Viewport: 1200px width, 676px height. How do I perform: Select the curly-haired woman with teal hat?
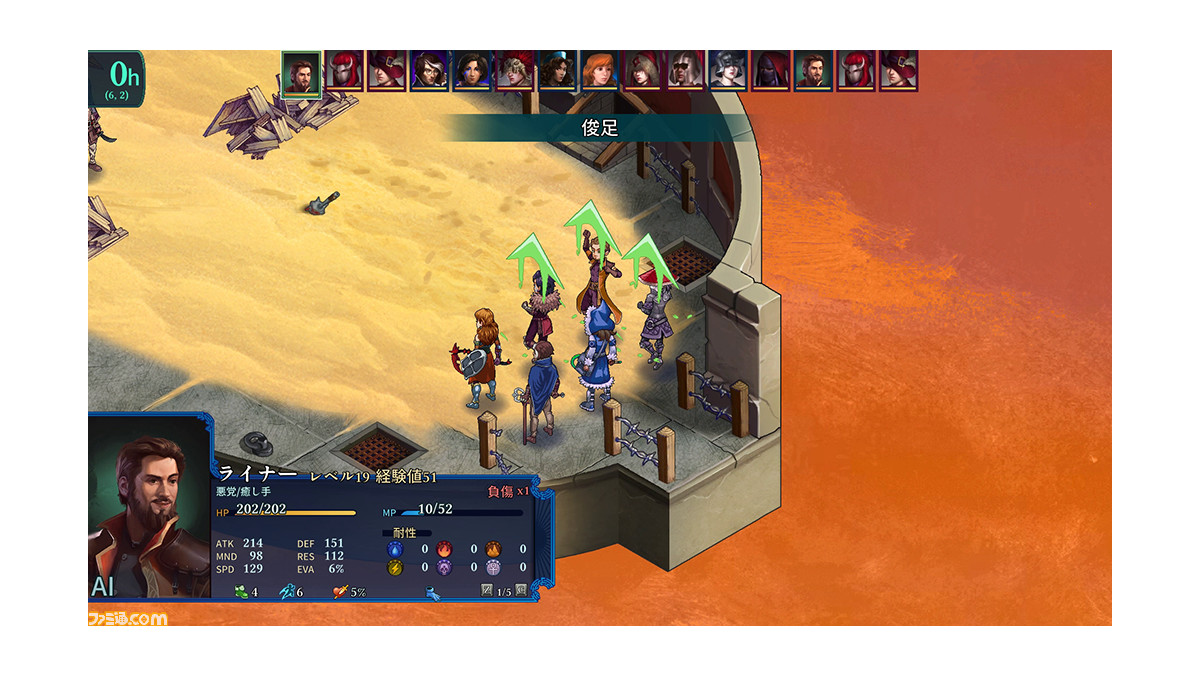pyautogui.click(x=557, y=71)
